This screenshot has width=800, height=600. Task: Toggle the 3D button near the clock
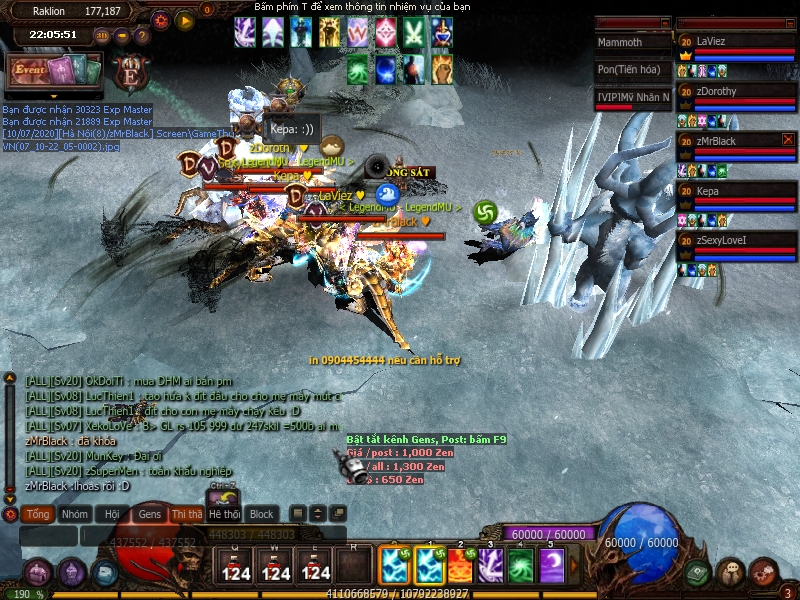tap(102, 35)
